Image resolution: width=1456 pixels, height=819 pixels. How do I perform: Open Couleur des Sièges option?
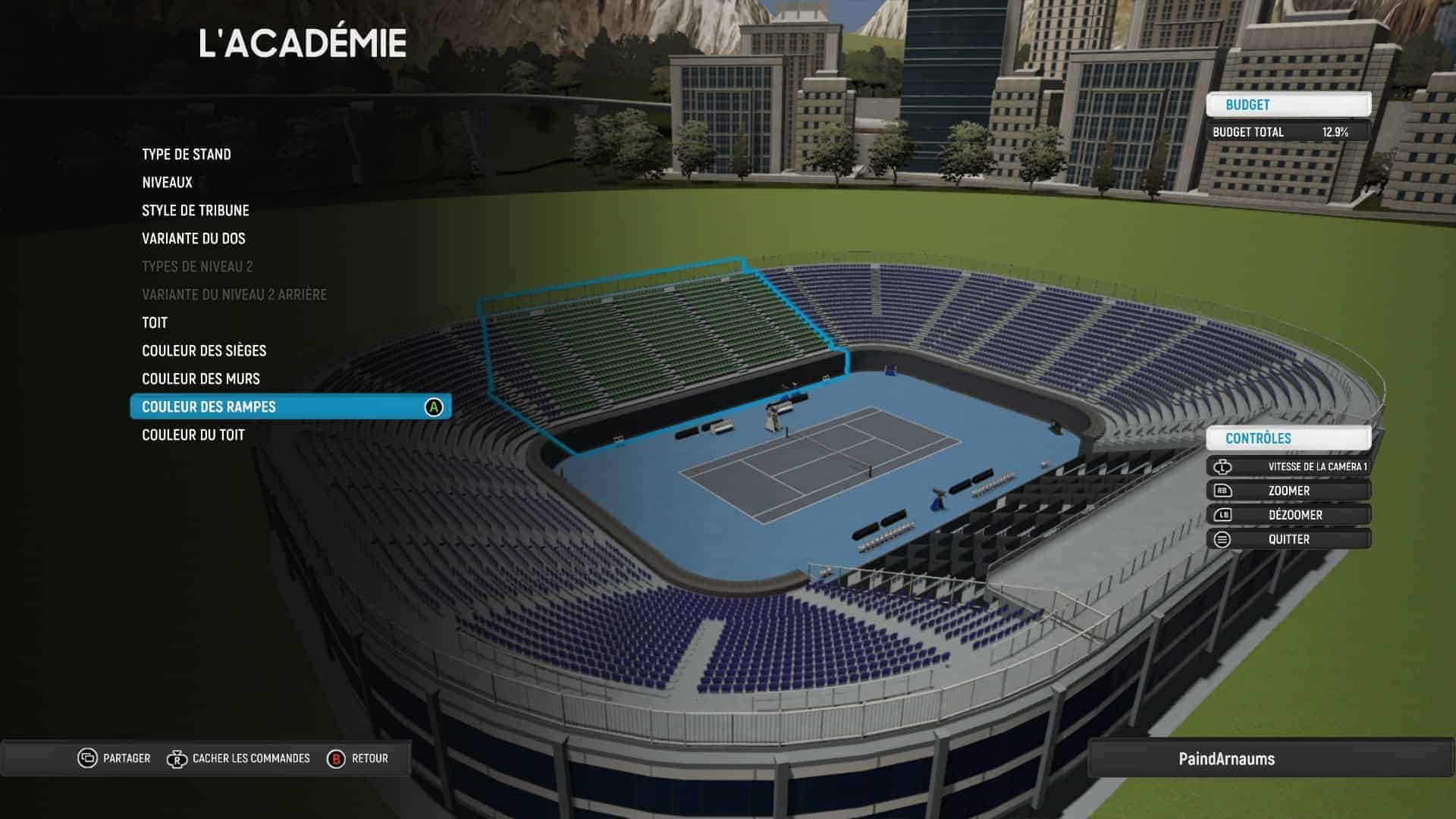[x=204, y=351]
